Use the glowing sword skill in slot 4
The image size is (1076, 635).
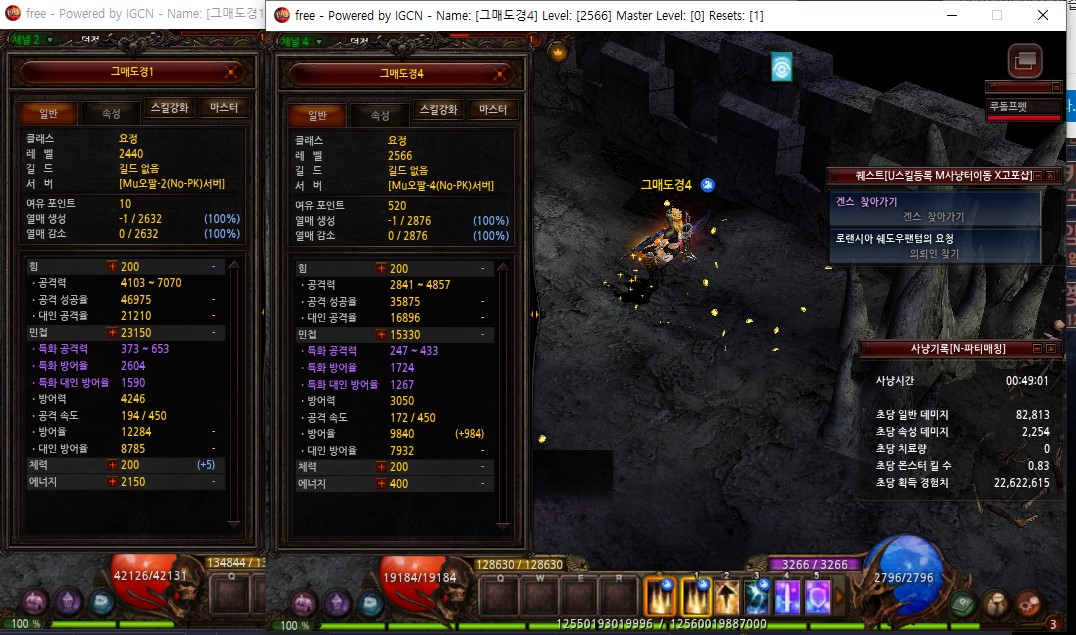coord(787,597)
